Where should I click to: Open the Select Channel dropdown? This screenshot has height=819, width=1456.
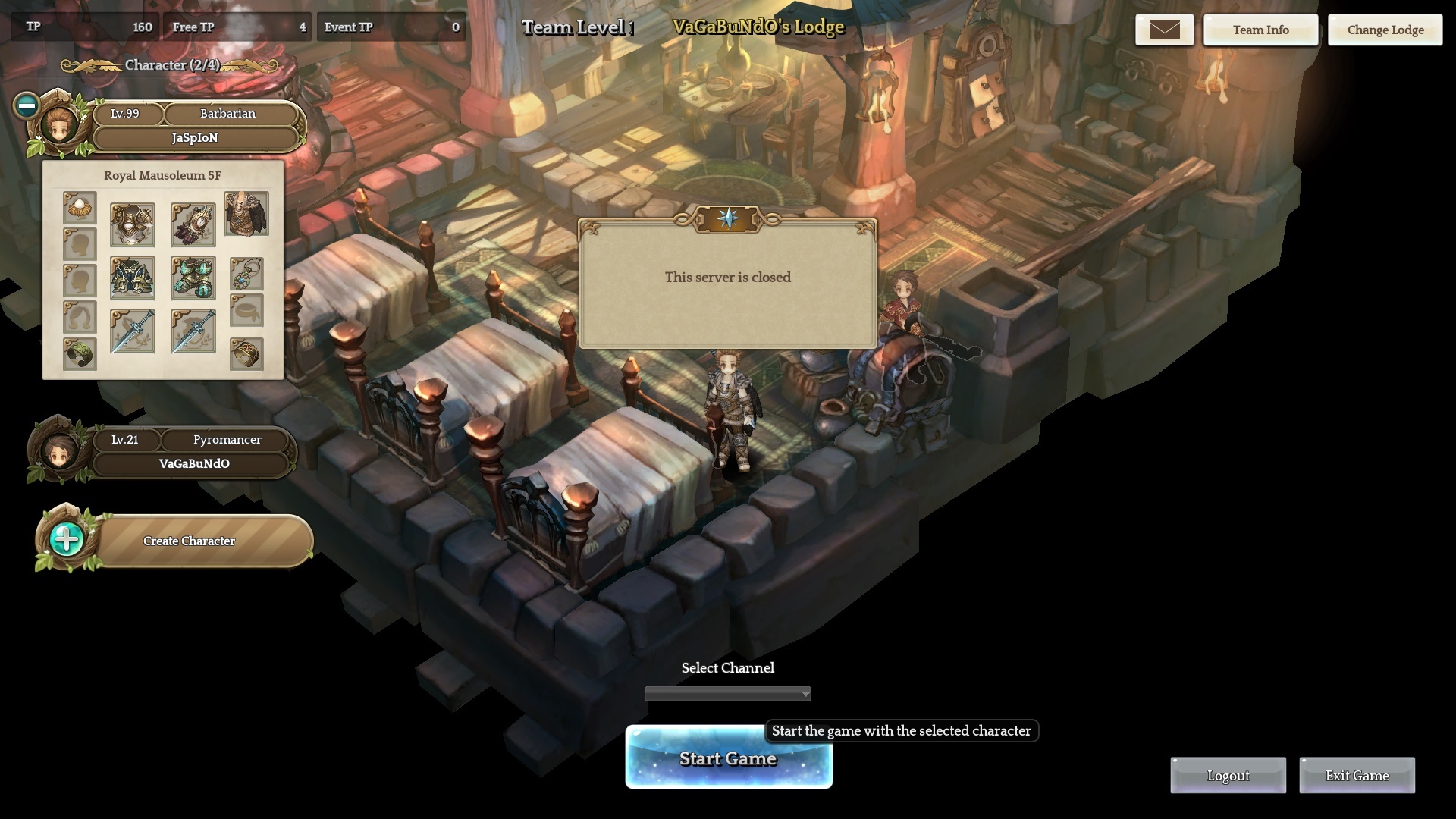[x=728, y=694]
